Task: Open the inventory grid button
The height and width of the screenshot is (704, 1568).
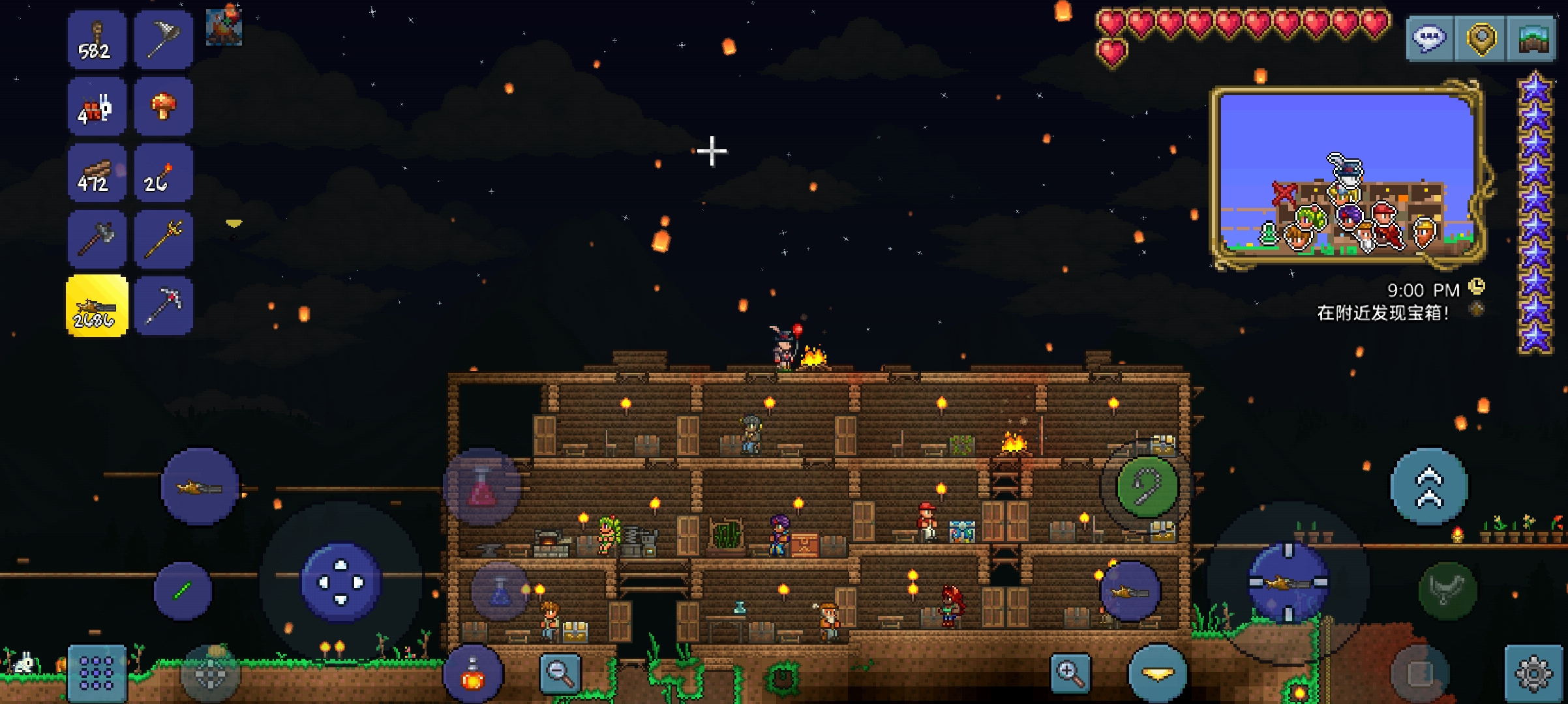Action: (97, 673)
